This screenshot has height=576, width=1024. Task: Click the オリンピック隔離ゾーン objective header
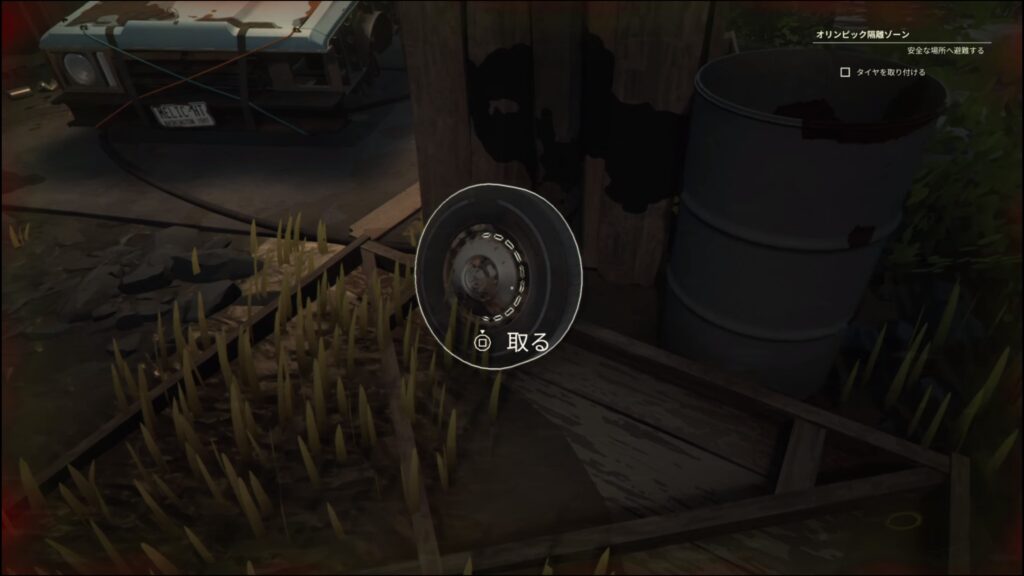coord(864,34)
